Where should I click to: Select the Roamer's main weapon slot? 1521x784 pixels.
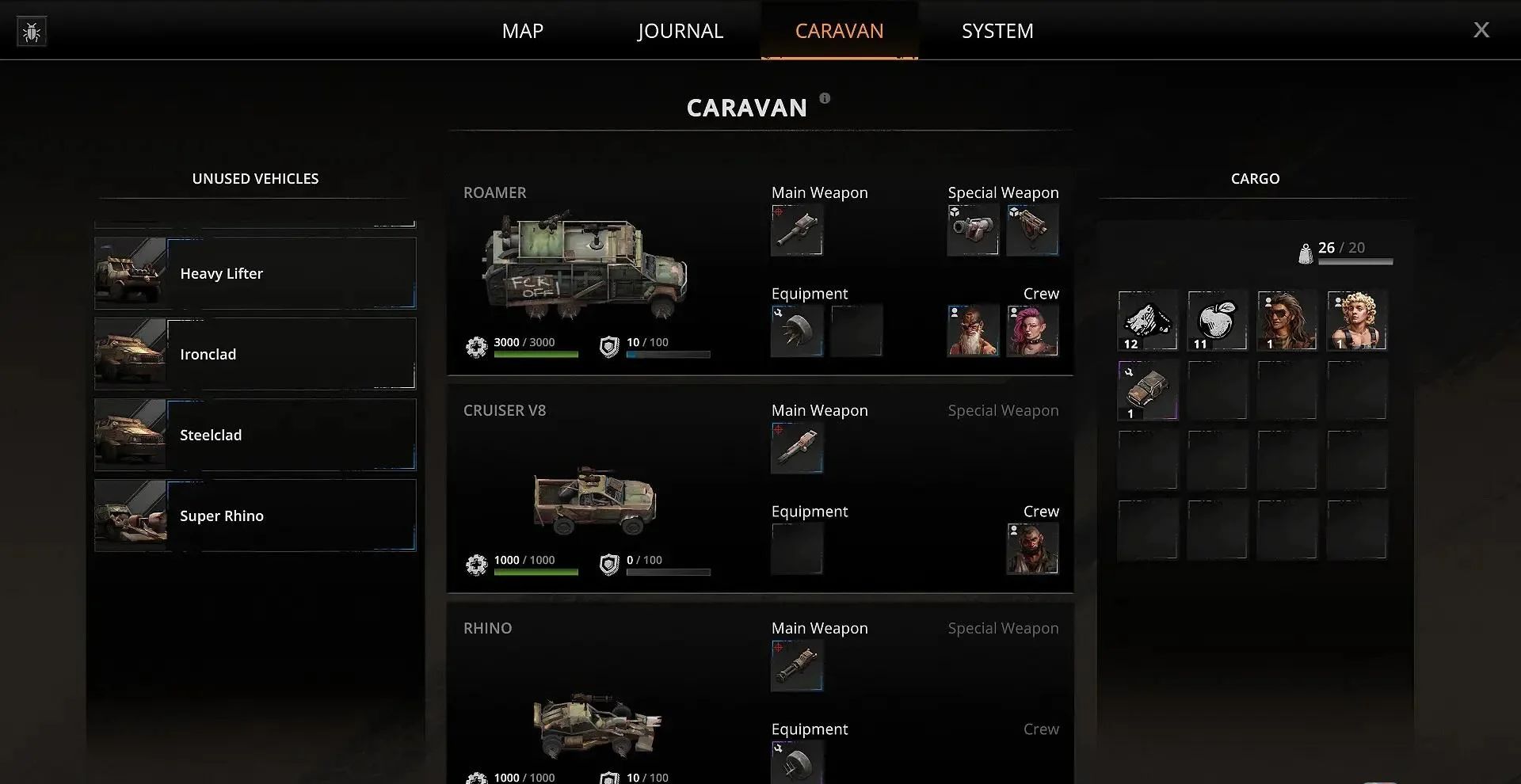click(x=797, y=230)
